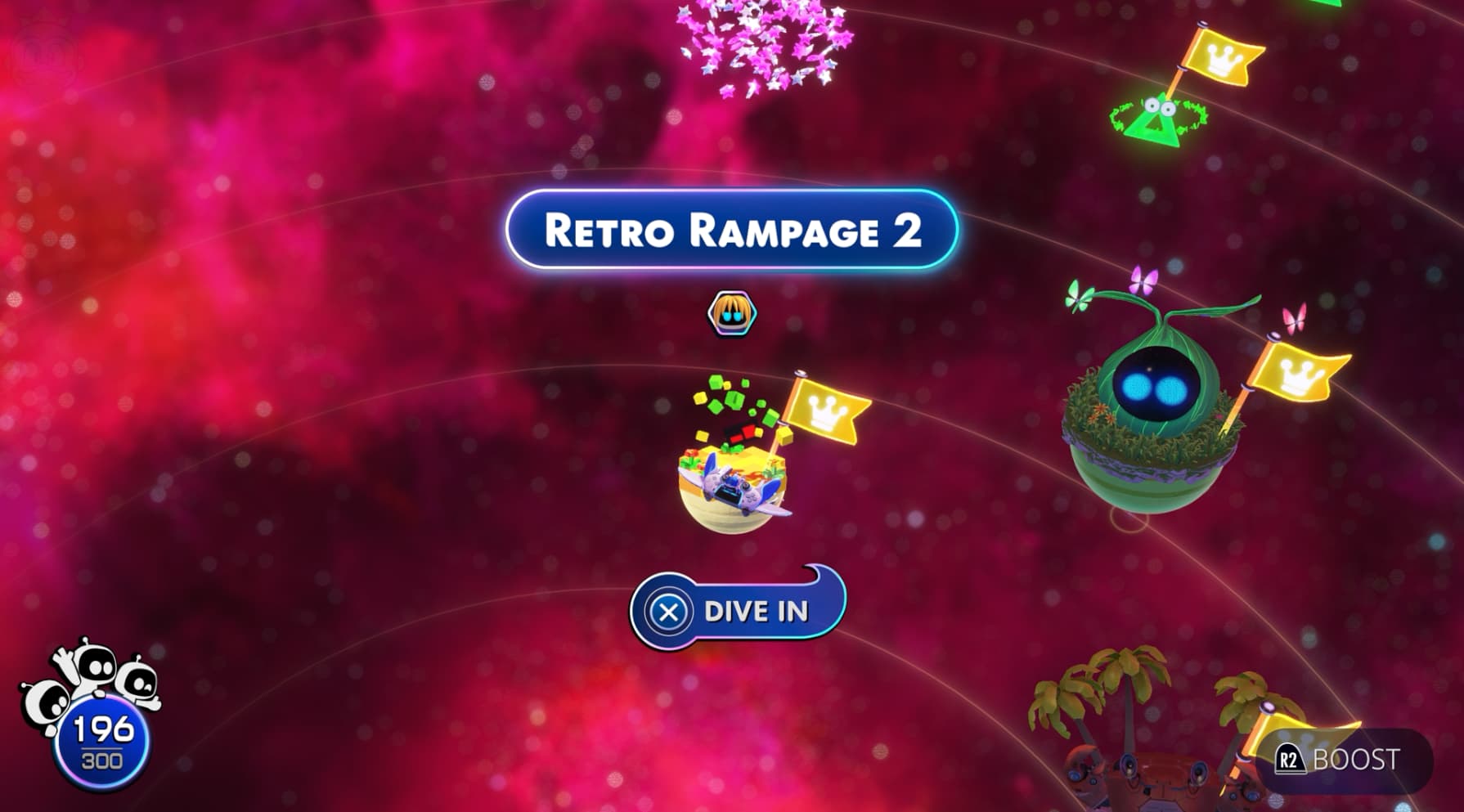
Task: Click the Retro Rampage 2 title banner
Action: [730, 230]
